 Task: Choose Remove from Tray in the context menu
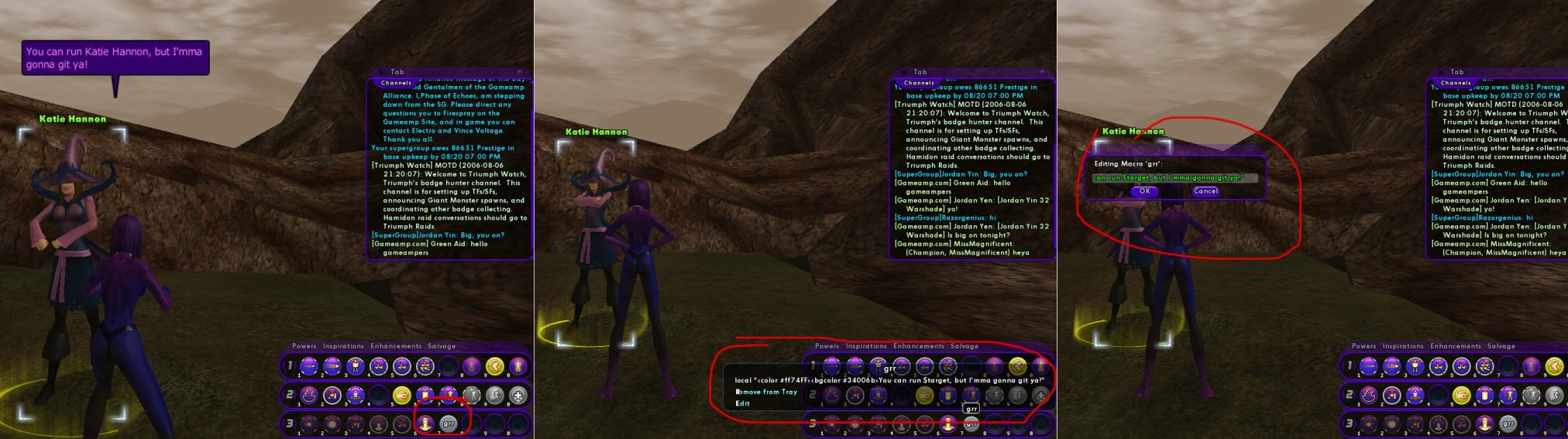pyautogui.click(x=766, y=392)
